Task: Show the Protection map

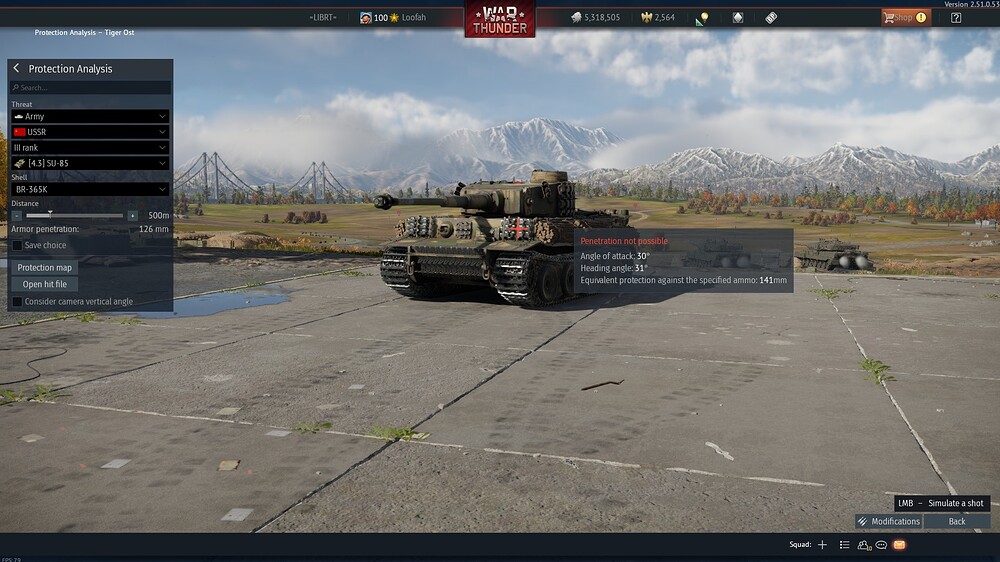Action: click(45, 267)
